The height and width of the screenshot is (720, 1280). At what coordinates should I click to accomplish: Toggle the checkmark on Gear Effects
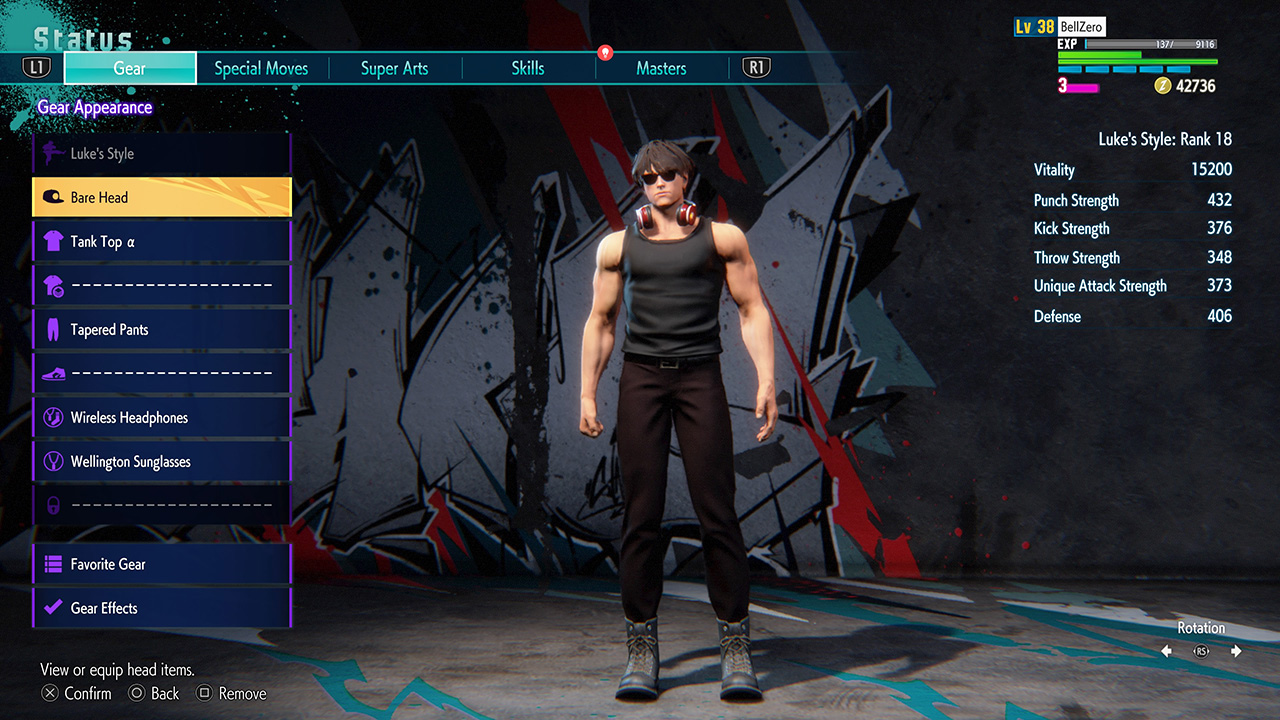coord(53,608)
